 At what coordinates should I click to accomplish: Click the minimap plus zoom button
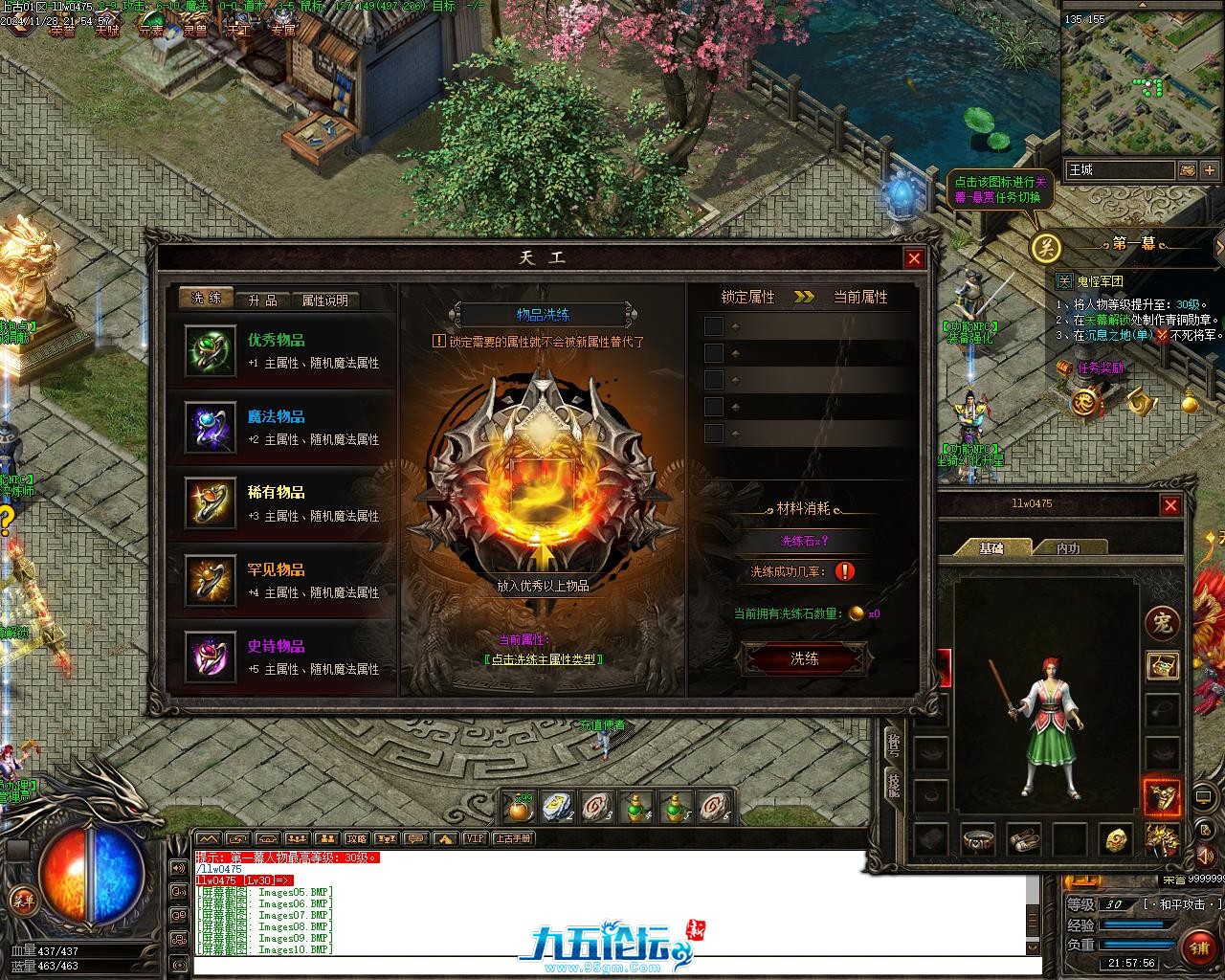pyautogui.click(x=1210, y=170)
